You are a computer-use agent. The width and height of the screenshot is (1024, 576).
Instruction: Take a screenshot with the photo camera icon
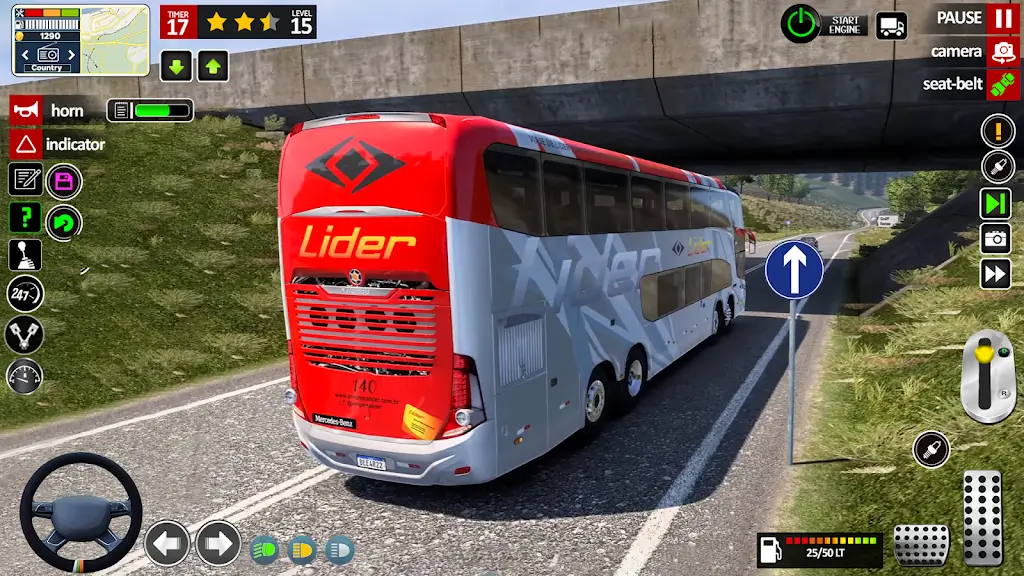[996, 238]
